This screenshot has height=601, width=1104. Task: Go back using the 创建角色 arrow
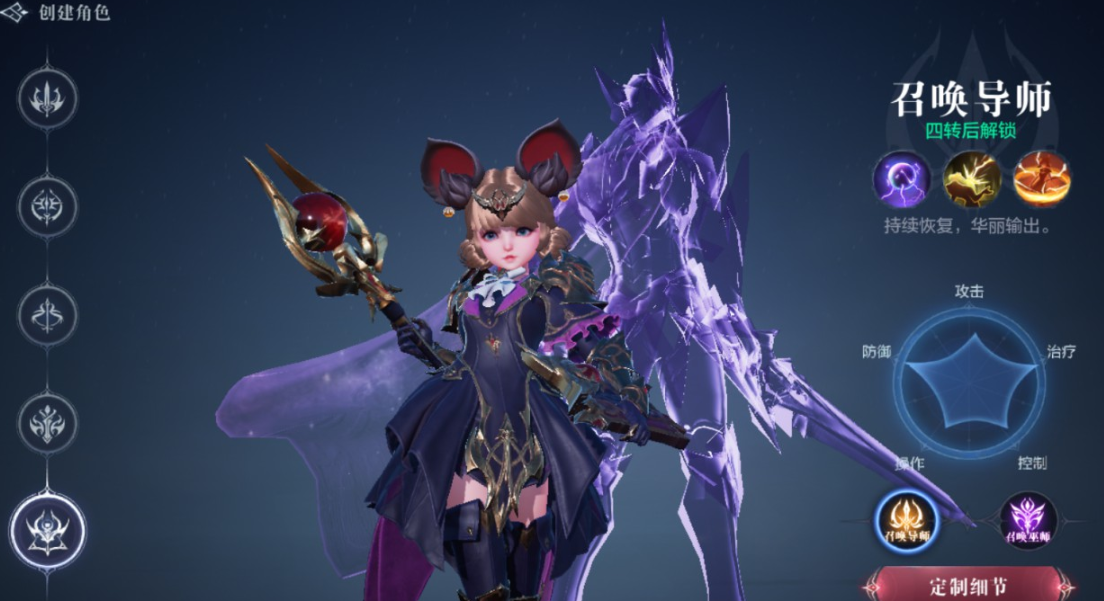tap(16, 14)
